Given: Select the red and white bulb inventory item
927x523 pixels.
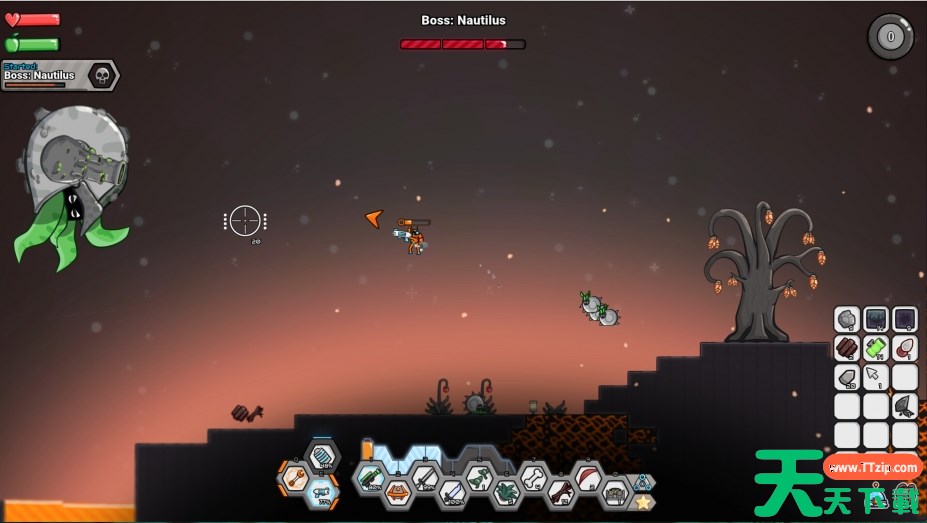Looking at the screenshot, I should click(x=905, y=348).
